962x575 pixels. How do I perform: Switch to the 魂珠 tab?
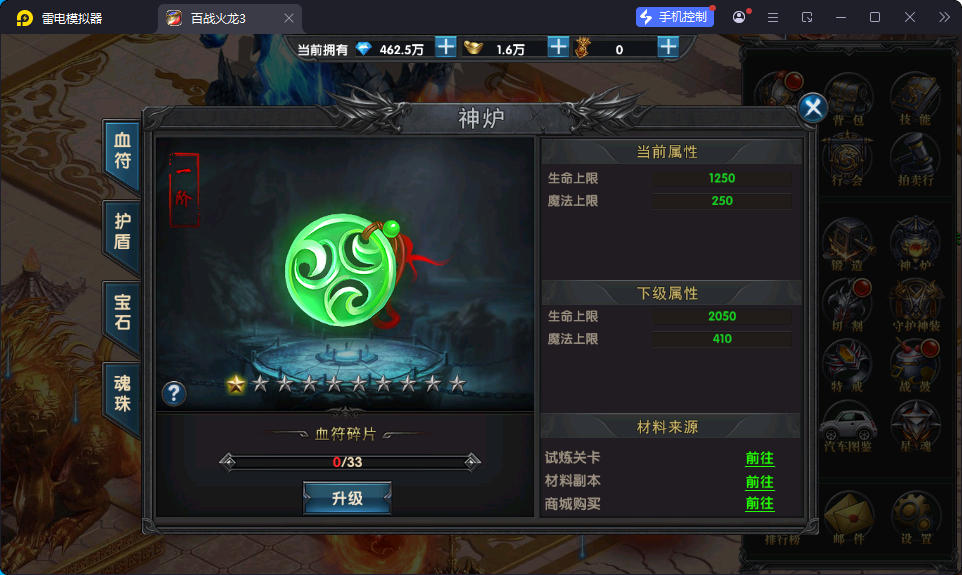click(x=122, y=394)
